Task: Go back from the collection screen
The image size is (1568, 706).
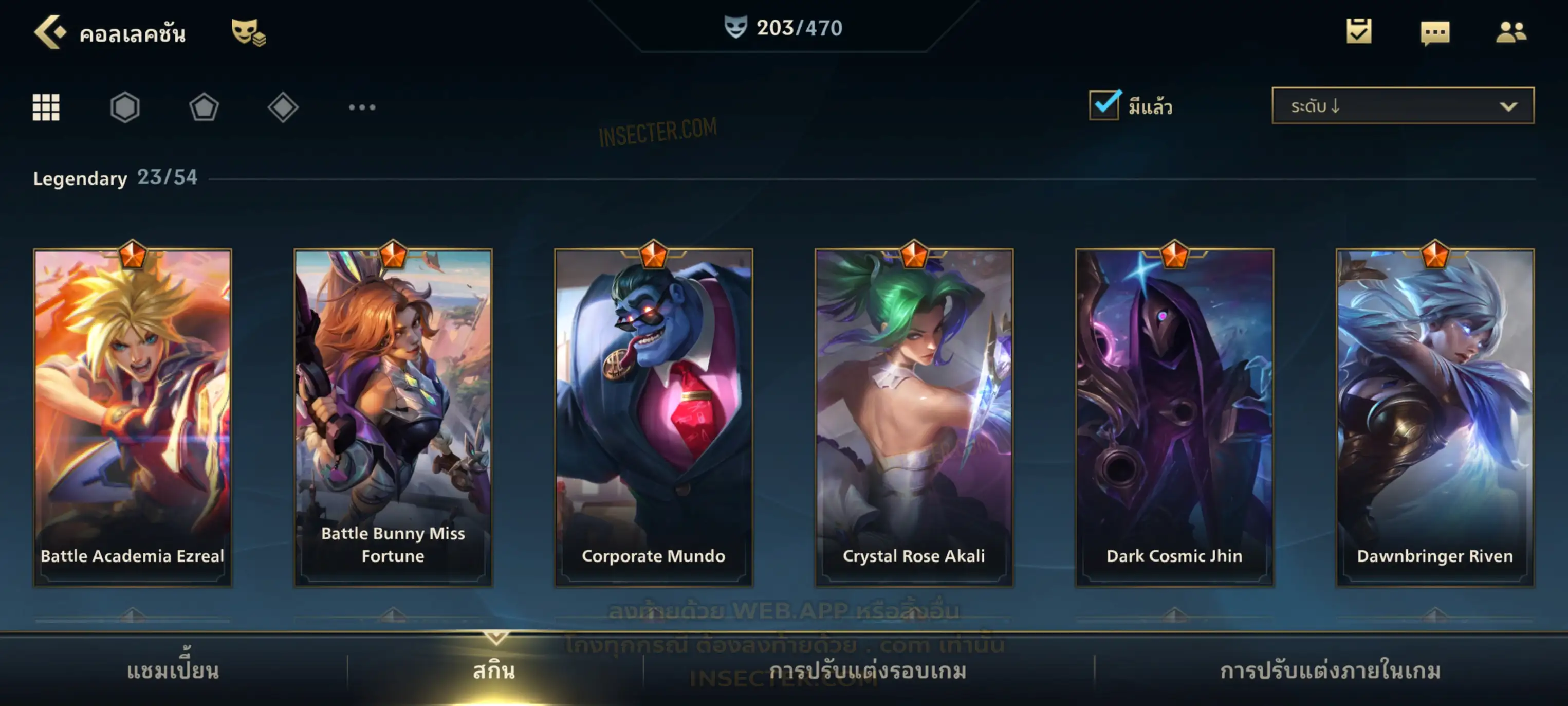Action: [49, 32]
